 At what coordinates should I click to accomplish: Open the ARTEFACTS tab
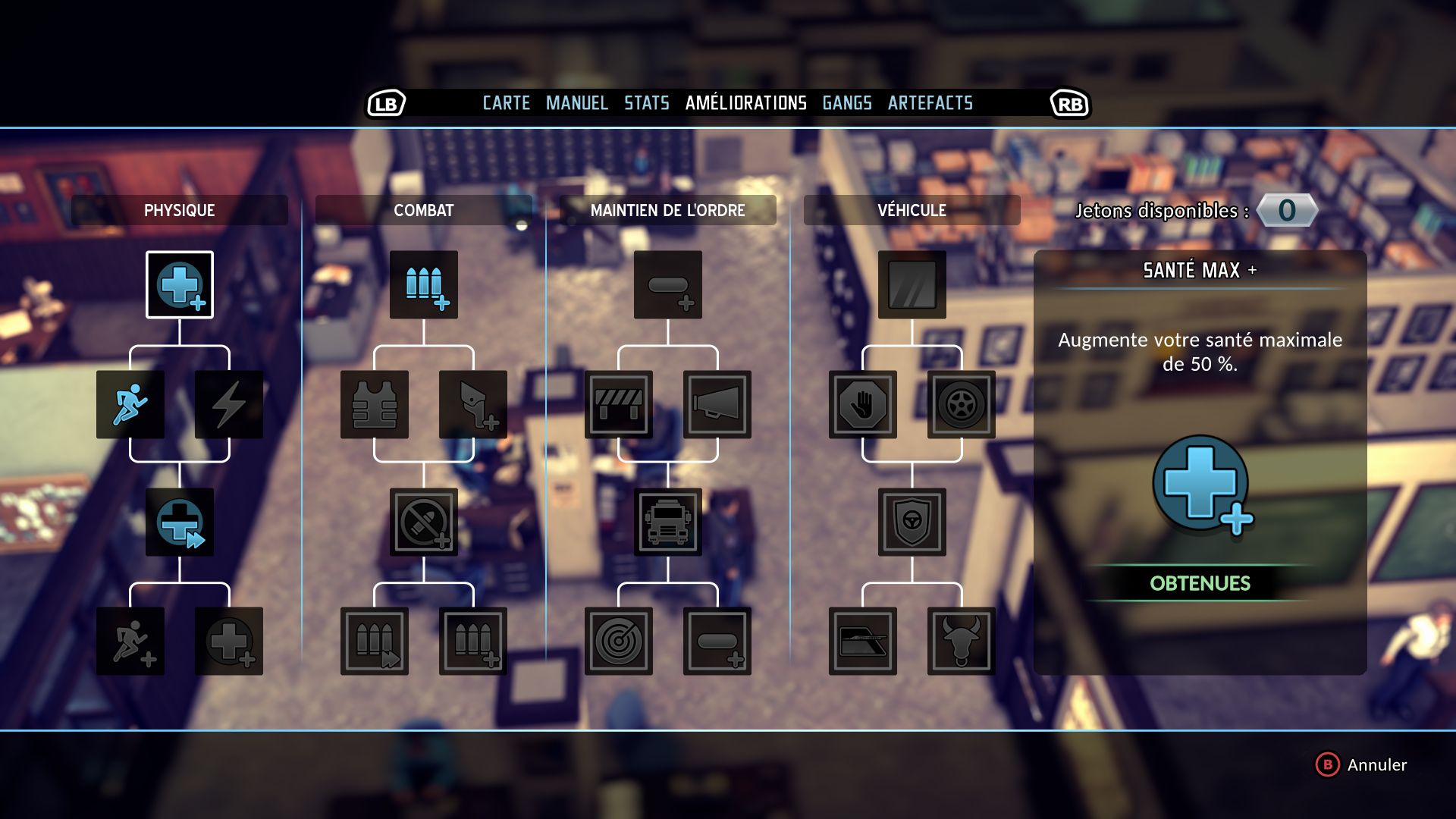930,103
